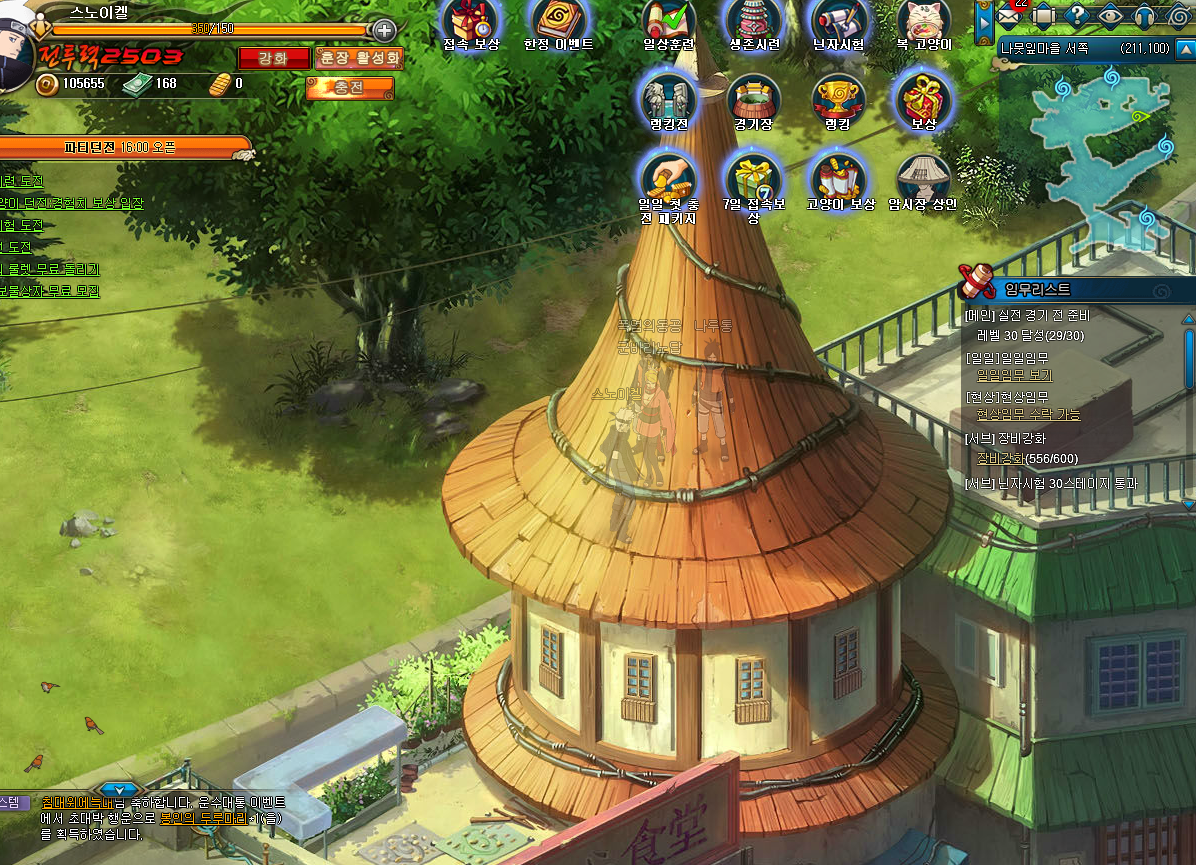The image size is (1196, 865).
Task: Click the 장비강화 equipment enhance quest link
Action: click(x=1000, y=458)
